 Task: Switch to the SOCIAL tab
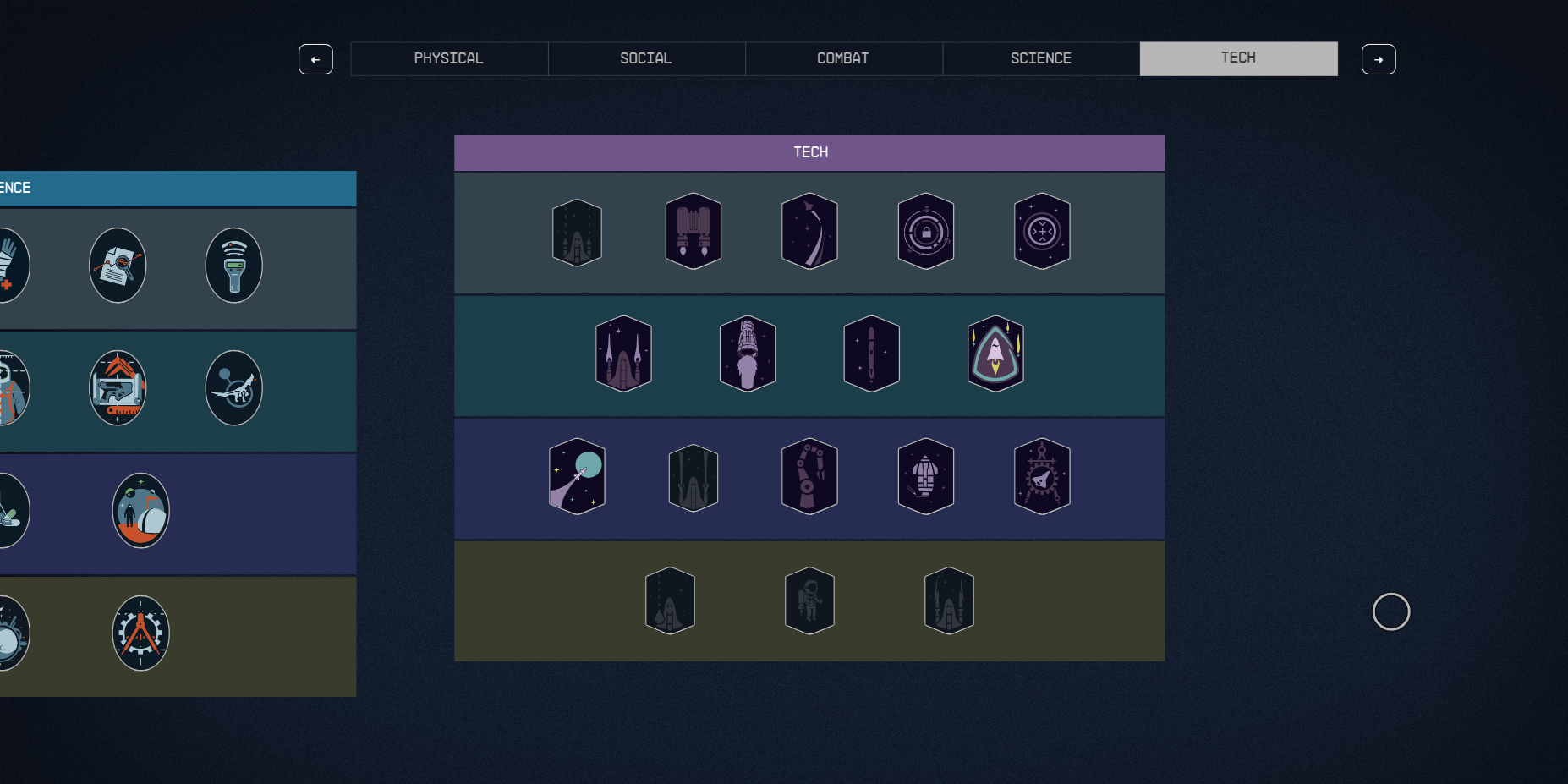click(645, 58)
